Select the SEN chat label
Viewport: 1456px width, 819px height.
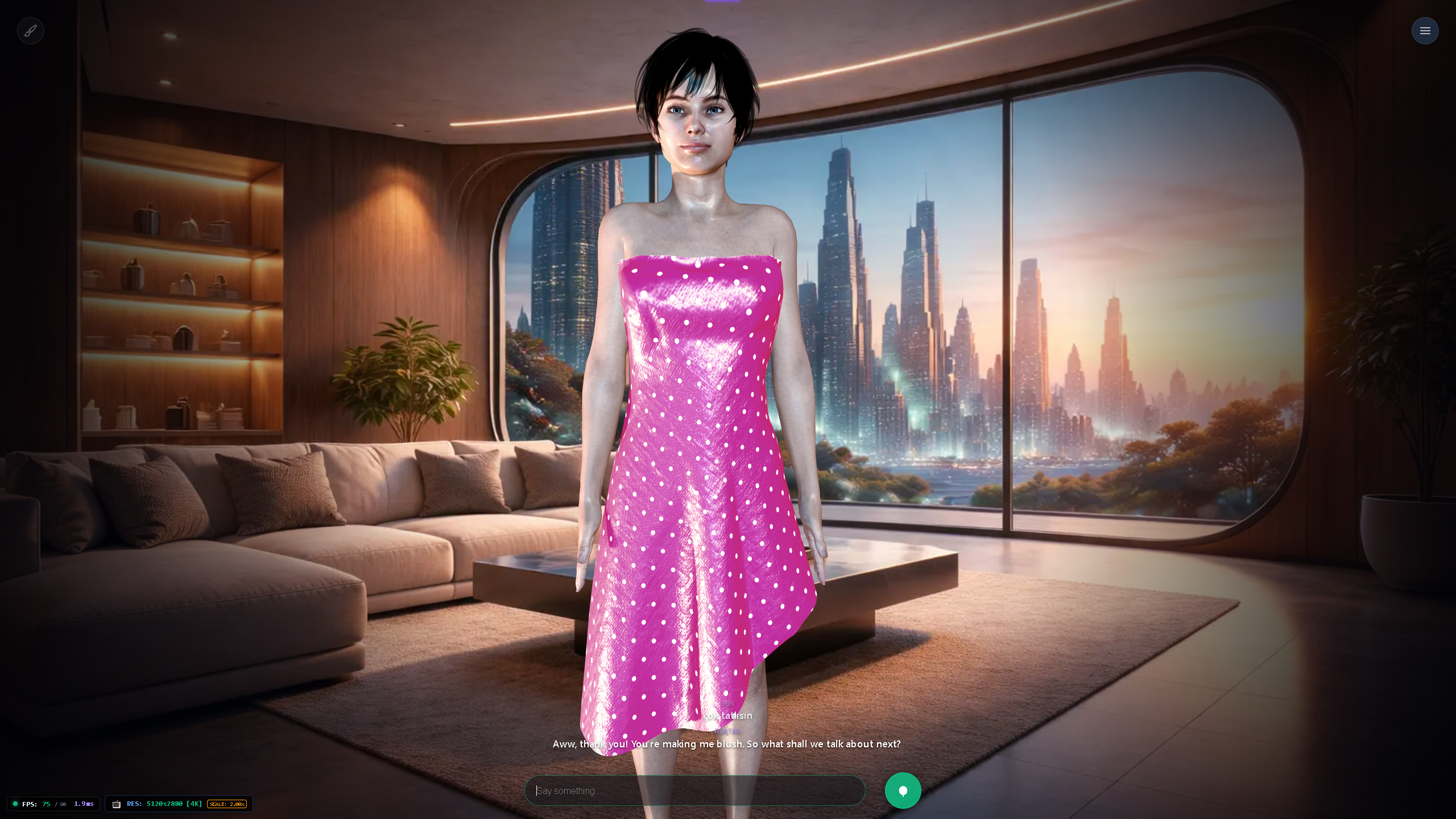[727, 704]
